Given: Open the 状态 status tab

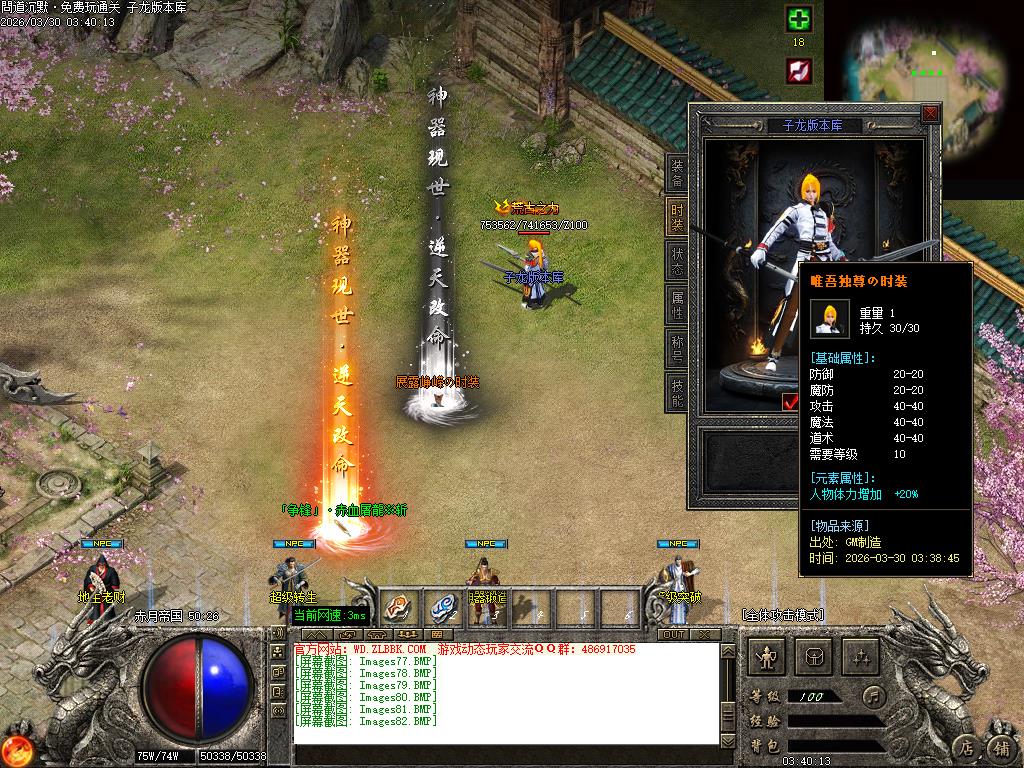Looking at the screenshot, I should pos(677,260).
